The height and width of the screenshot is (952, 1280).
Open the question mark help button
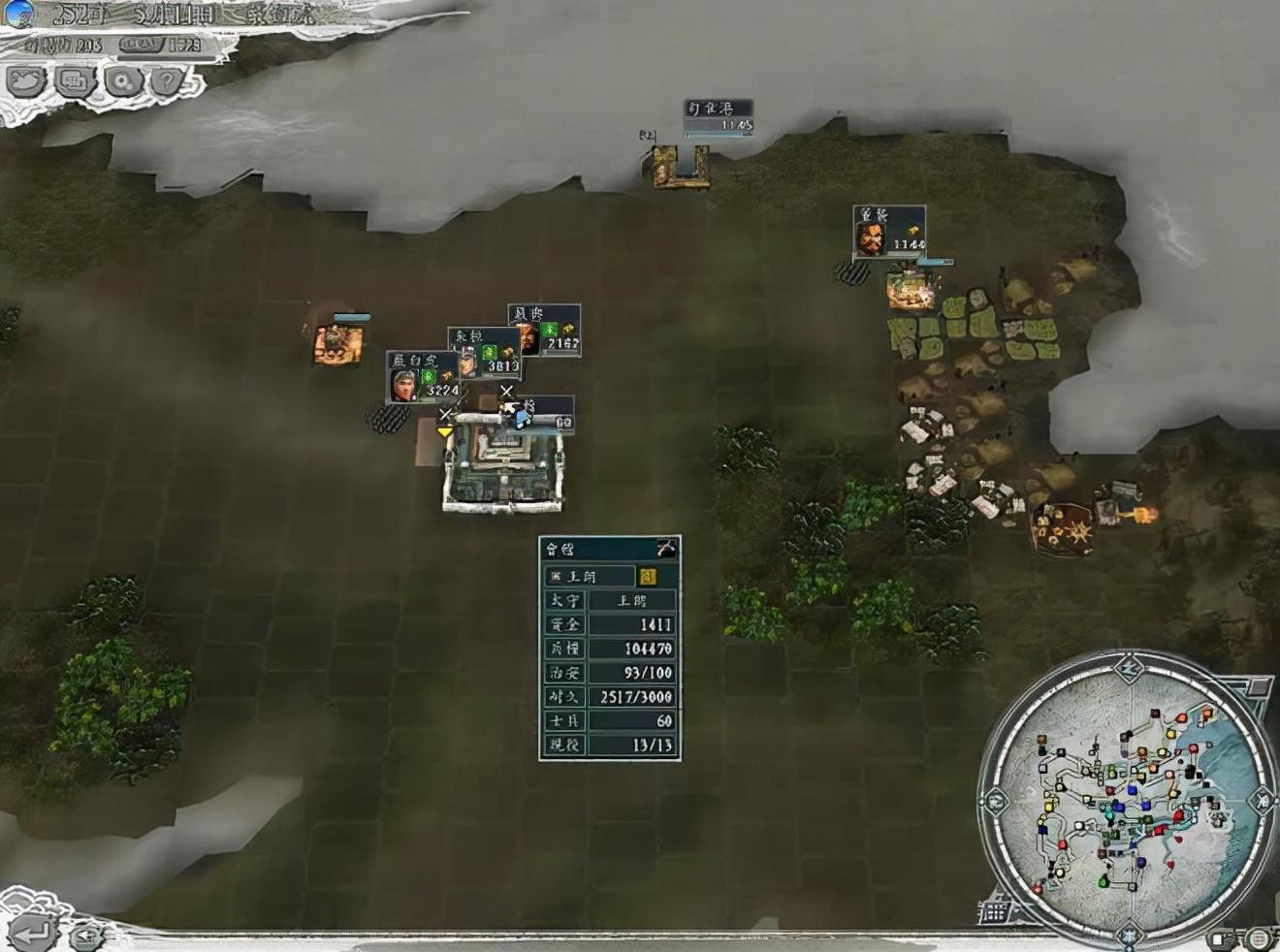[168, 81]
